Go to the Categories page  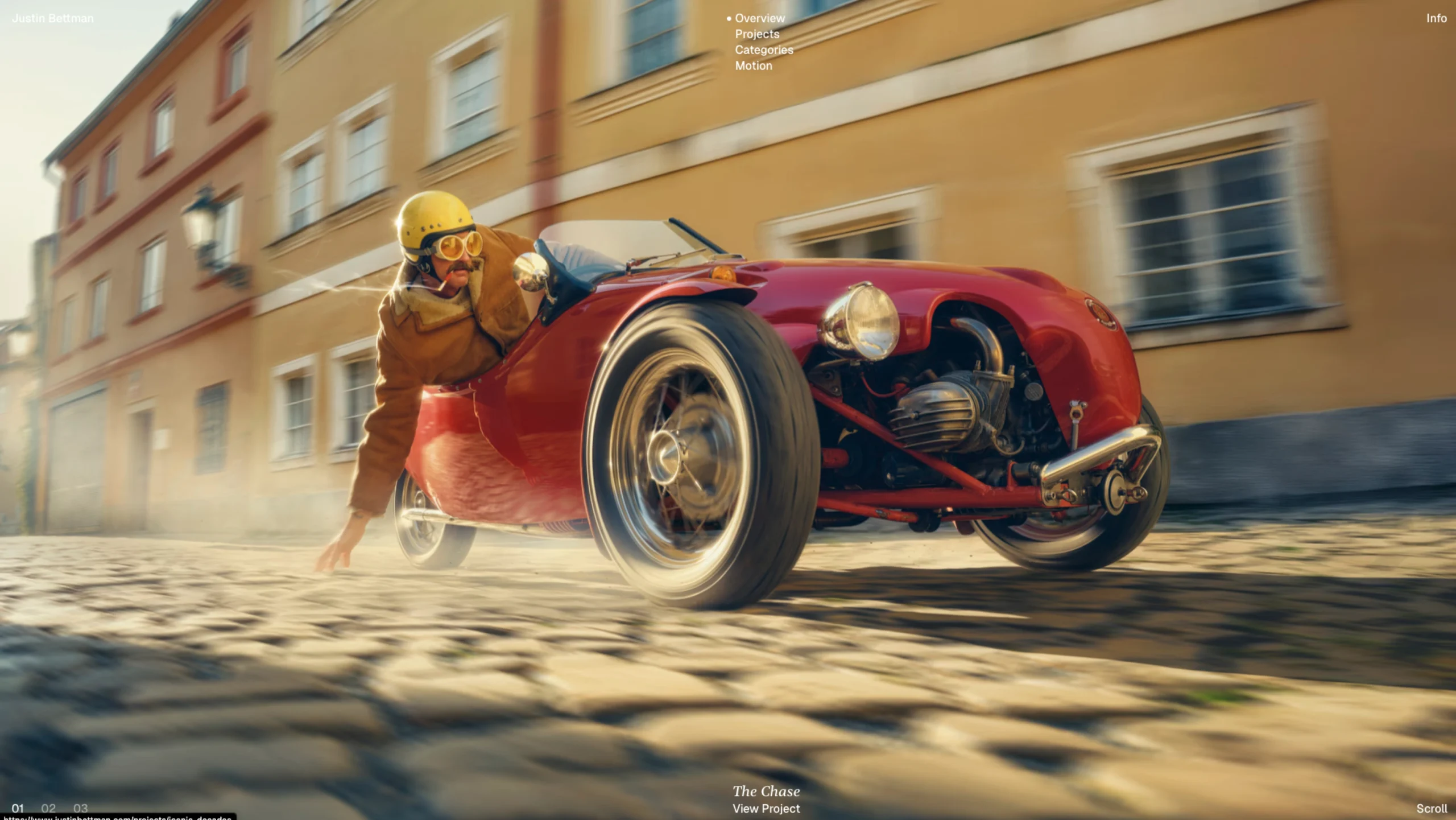tap(763, 50)
